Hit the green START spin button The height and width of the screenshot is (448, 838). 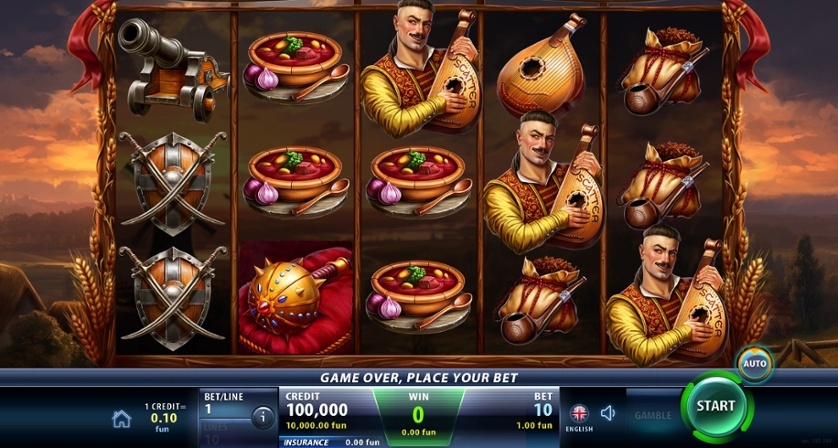click(715, 407)
